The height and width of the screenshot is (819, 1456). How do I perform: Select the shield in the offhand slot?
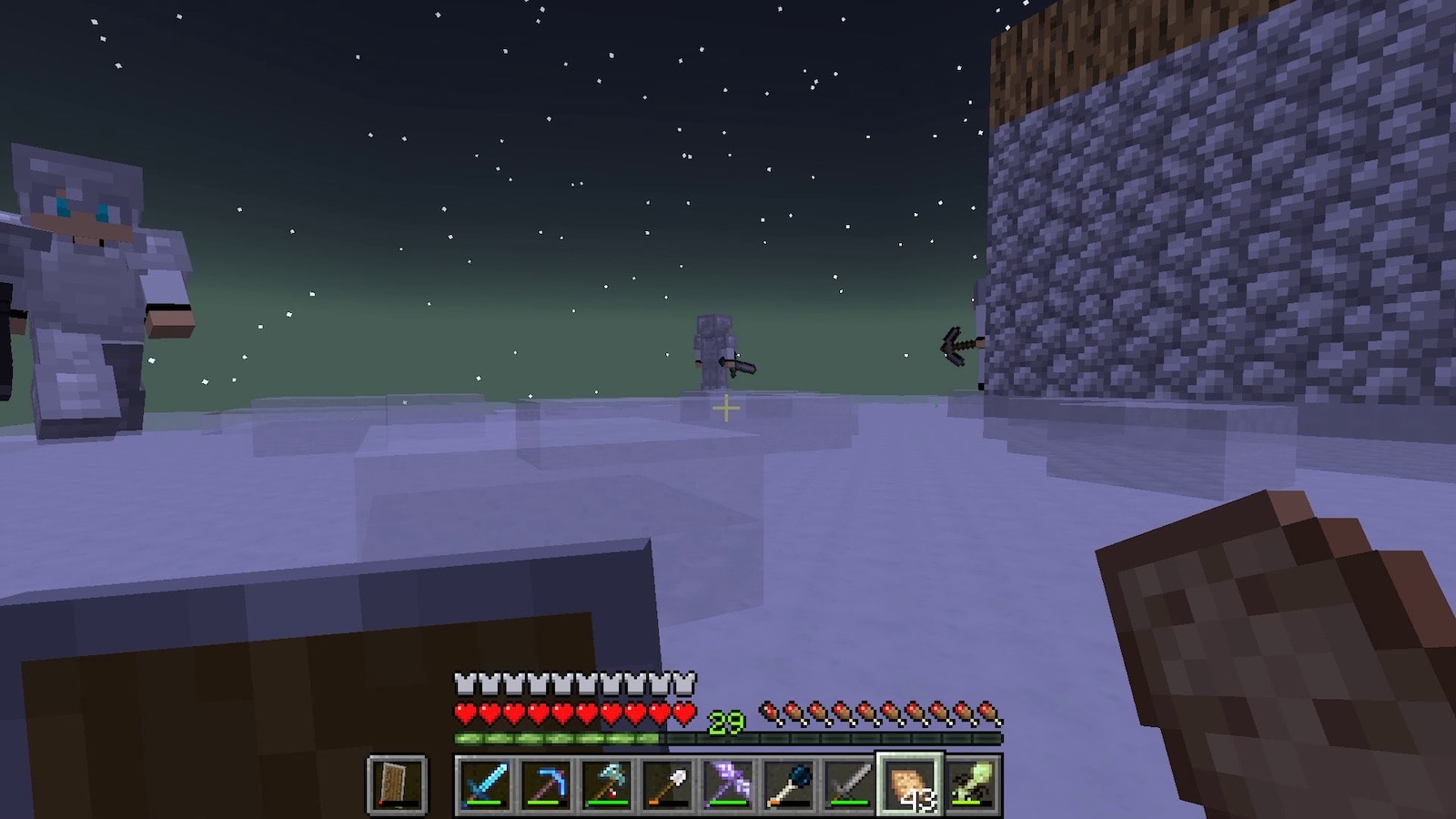click(397, 784)
